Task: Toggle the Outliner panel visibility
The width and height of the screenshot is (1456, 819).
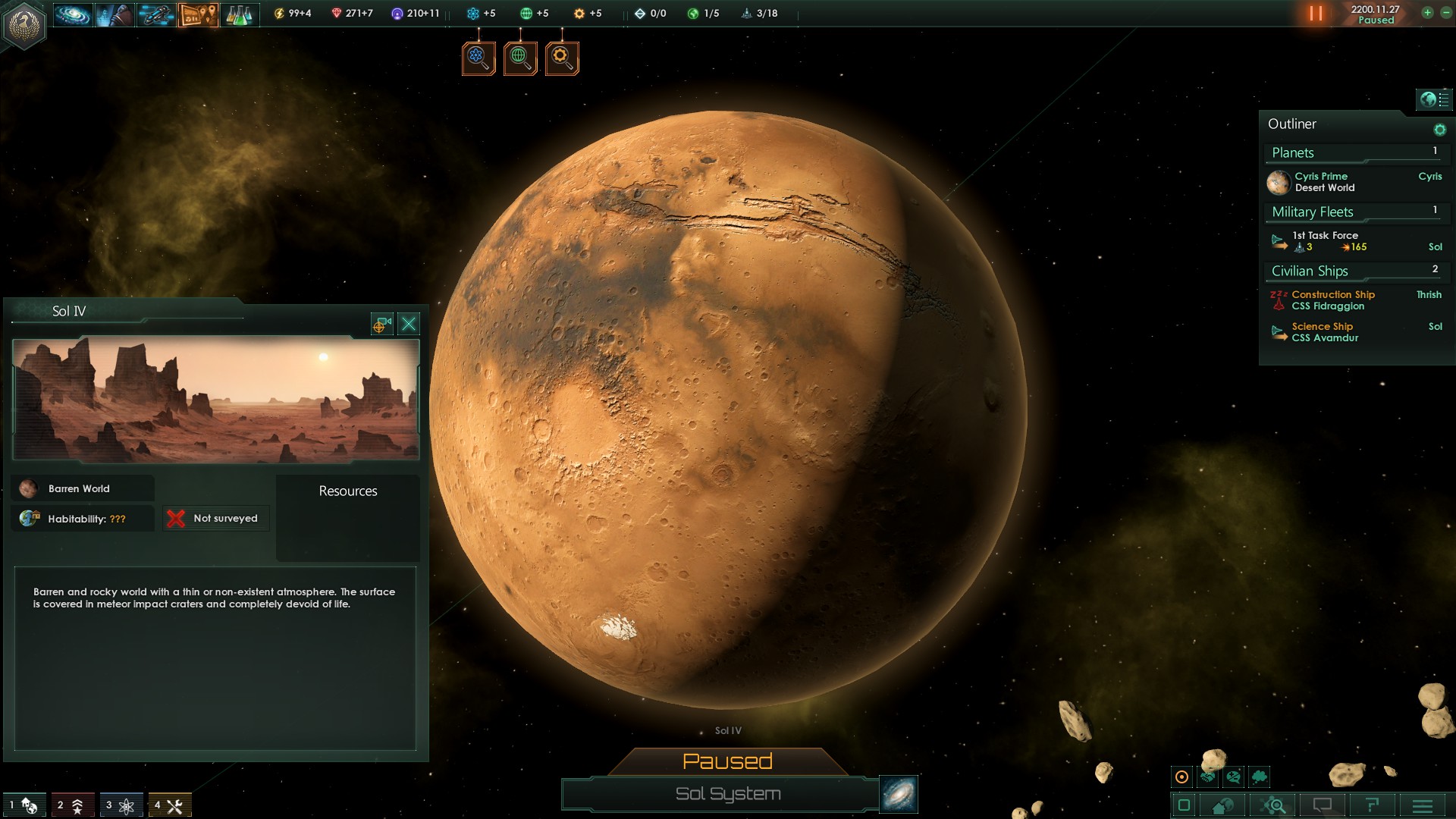Action: point(1434,99)
